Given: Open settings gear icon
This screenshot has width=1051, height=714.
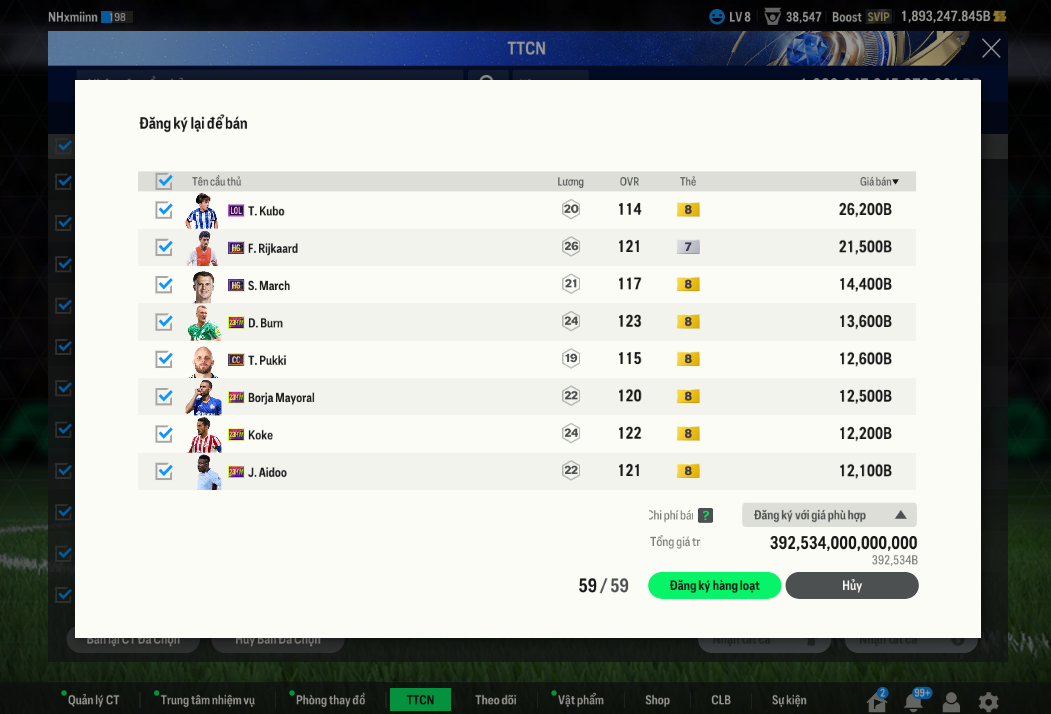Looking at the screenshot, I should (x=988, y=702).
